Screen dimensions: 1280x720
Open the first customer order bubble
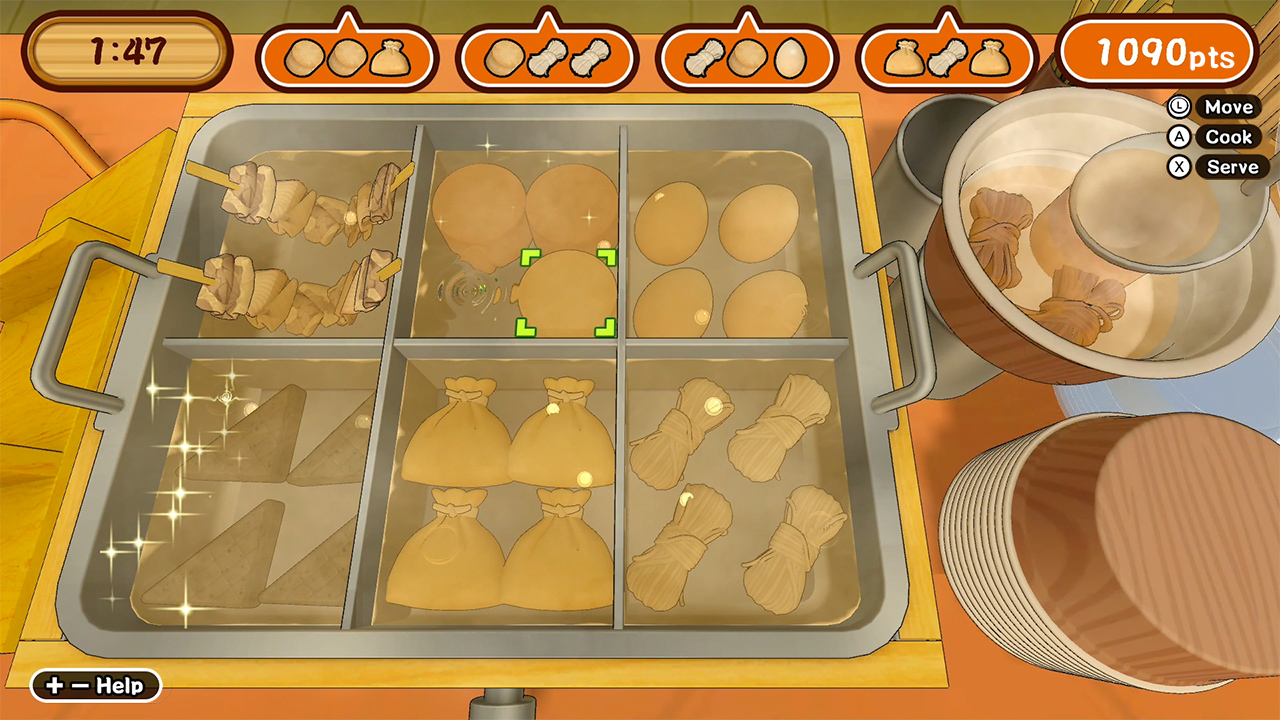(x=347, y=55)
